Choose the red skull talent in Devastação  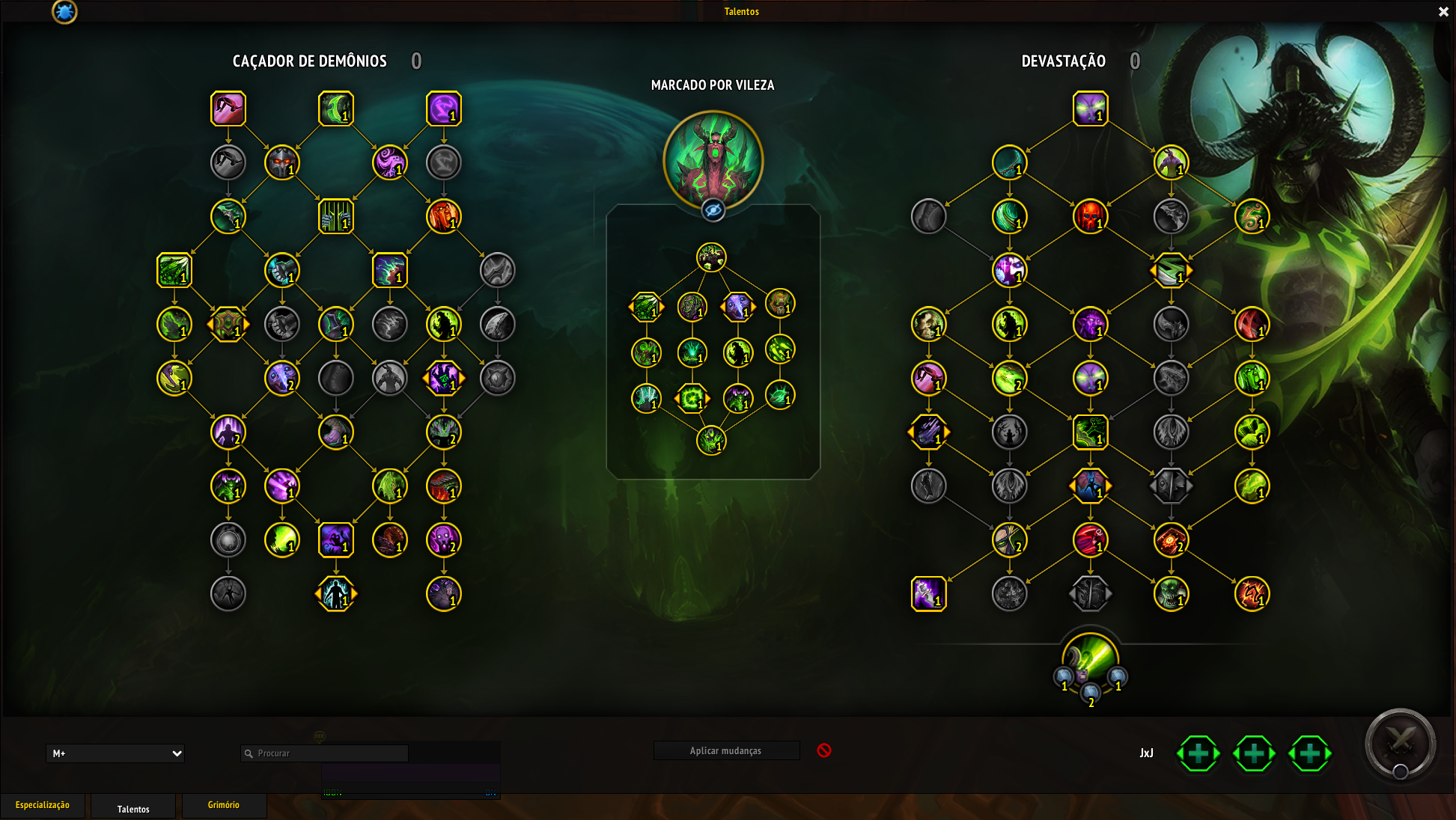1090,216
